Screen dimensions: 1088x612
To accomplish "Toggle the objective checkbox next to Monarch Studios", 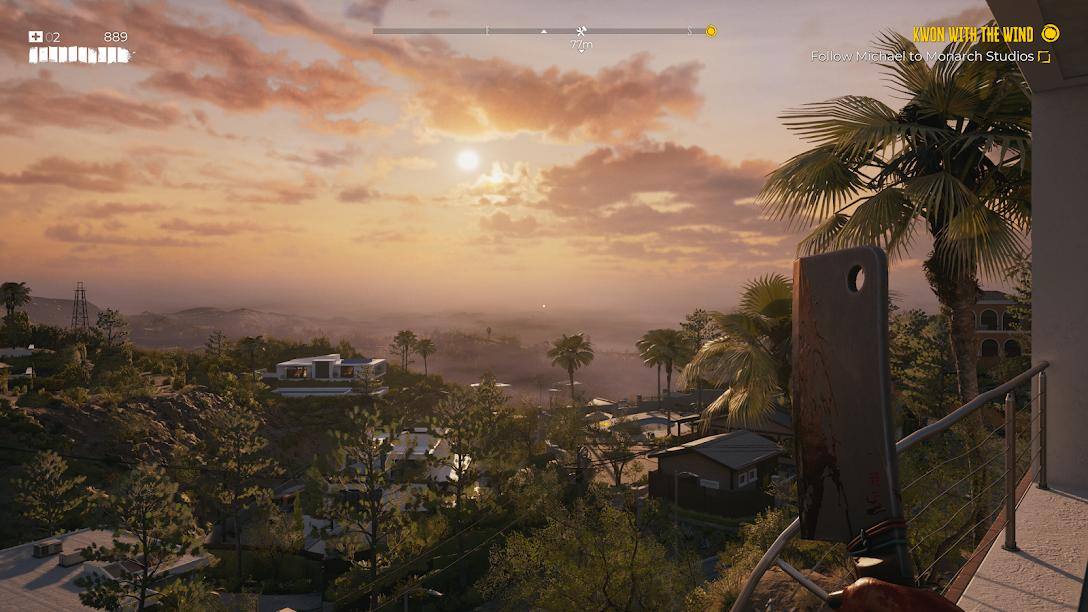I will point(1045,57).
